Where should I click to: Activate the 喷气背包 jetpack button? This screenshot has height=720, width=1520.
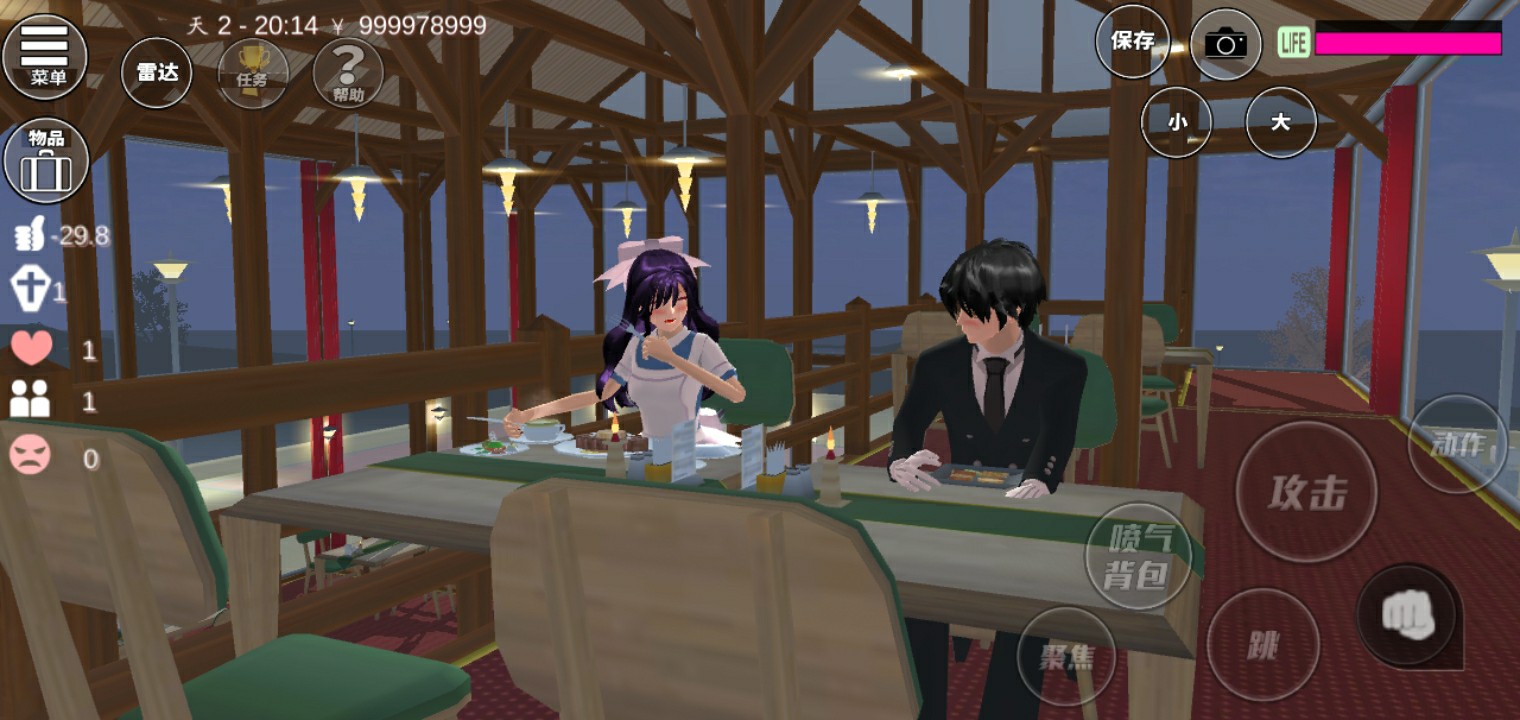point(1138,556)
